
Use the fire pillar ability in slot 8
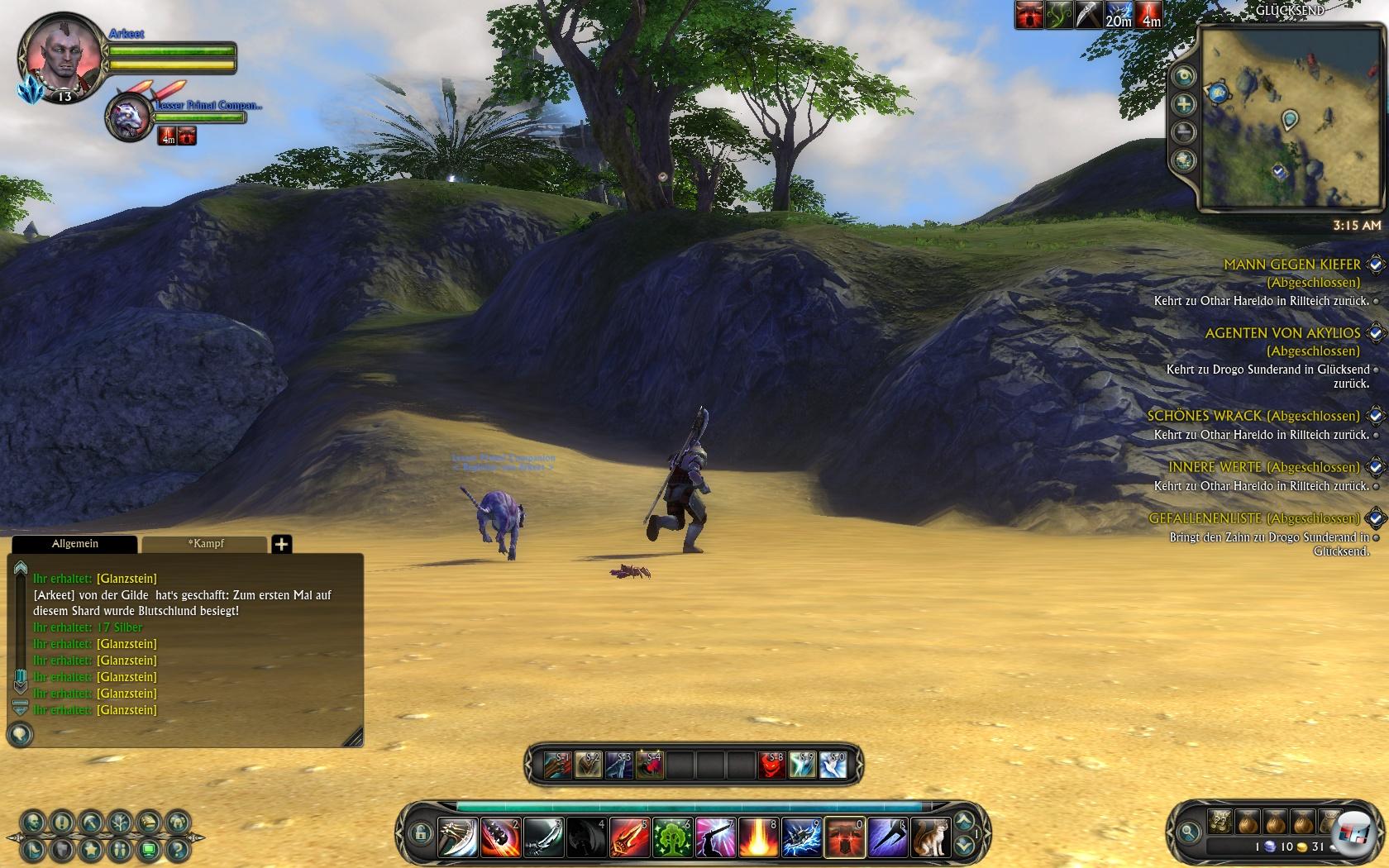758,837
